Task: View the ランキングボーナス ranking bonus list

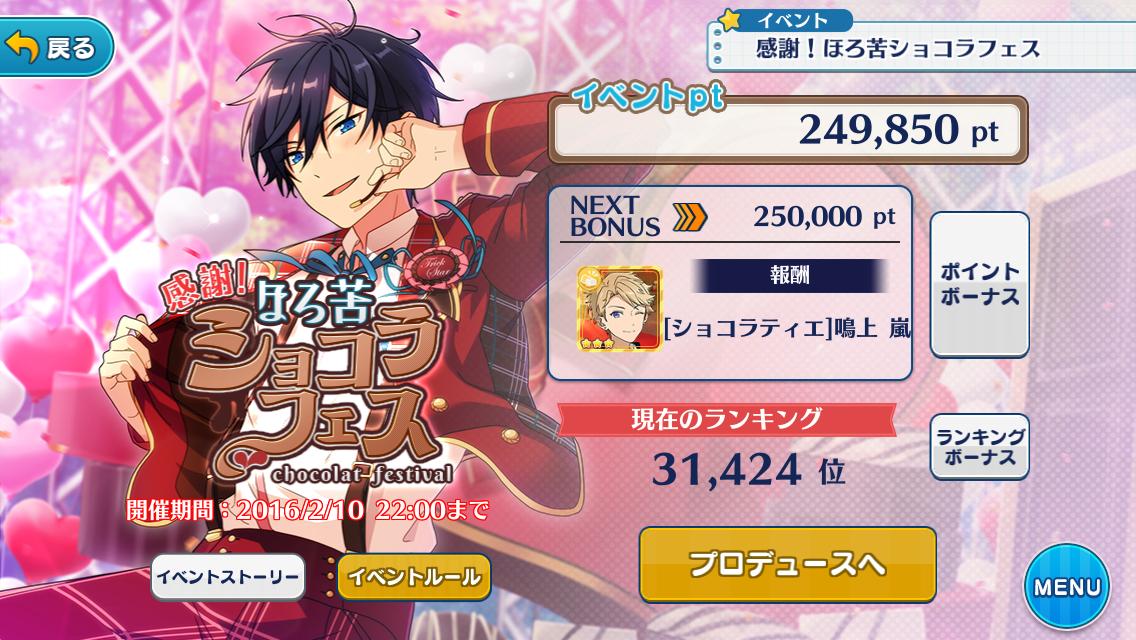Action: [979, 447]
